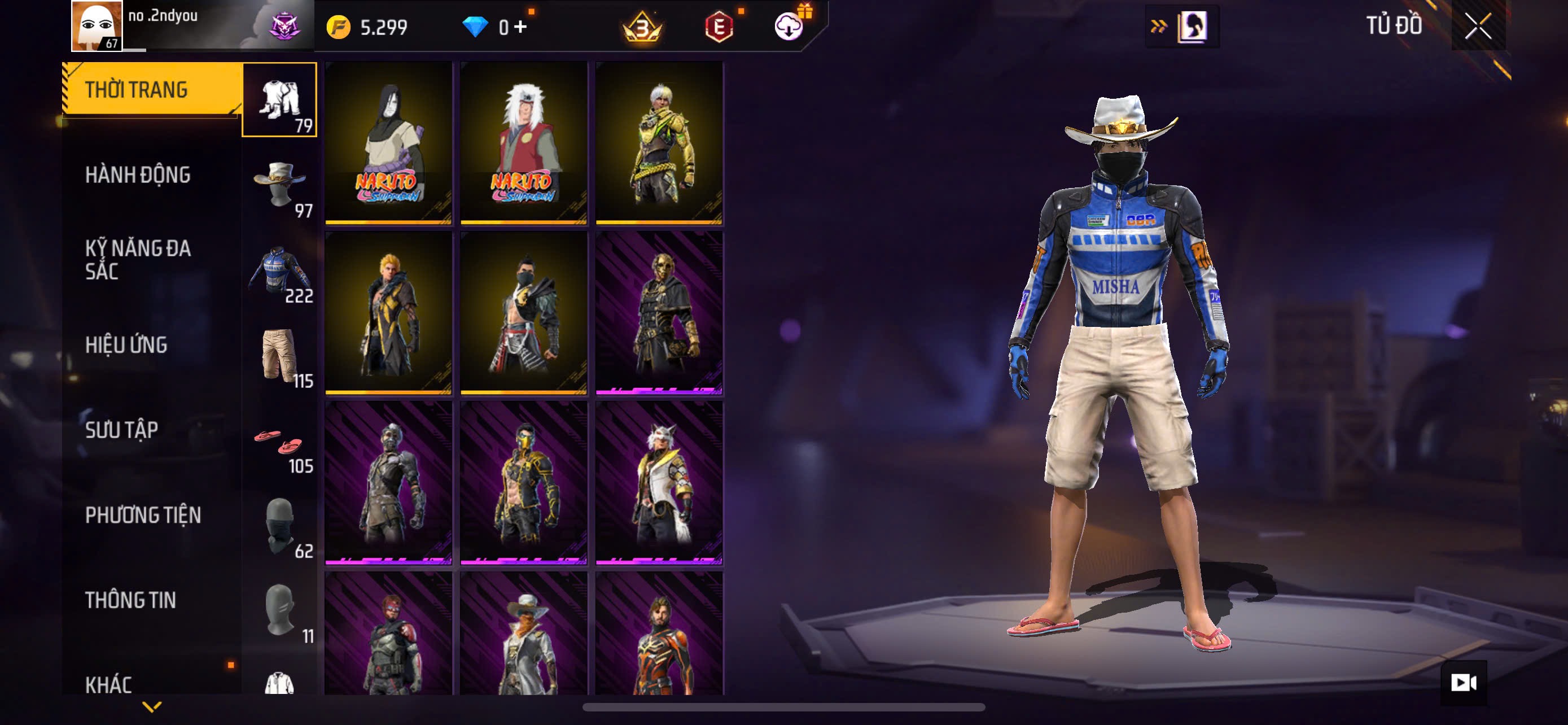Show the red flip-flops shoes category
Viewport: 1568px width, 725px height.
pyautogui.click(x=279, y=443)
